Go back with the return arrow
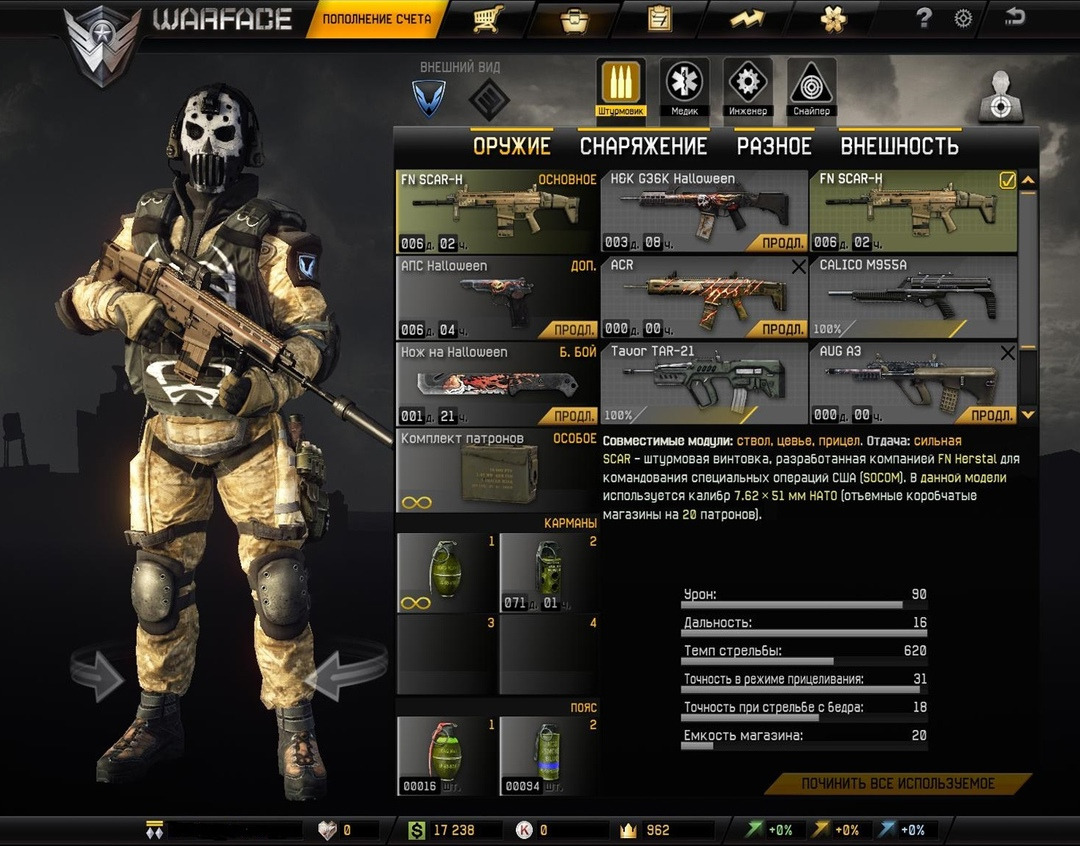Screen dimensions: 1080x846 click(1015, 17)
